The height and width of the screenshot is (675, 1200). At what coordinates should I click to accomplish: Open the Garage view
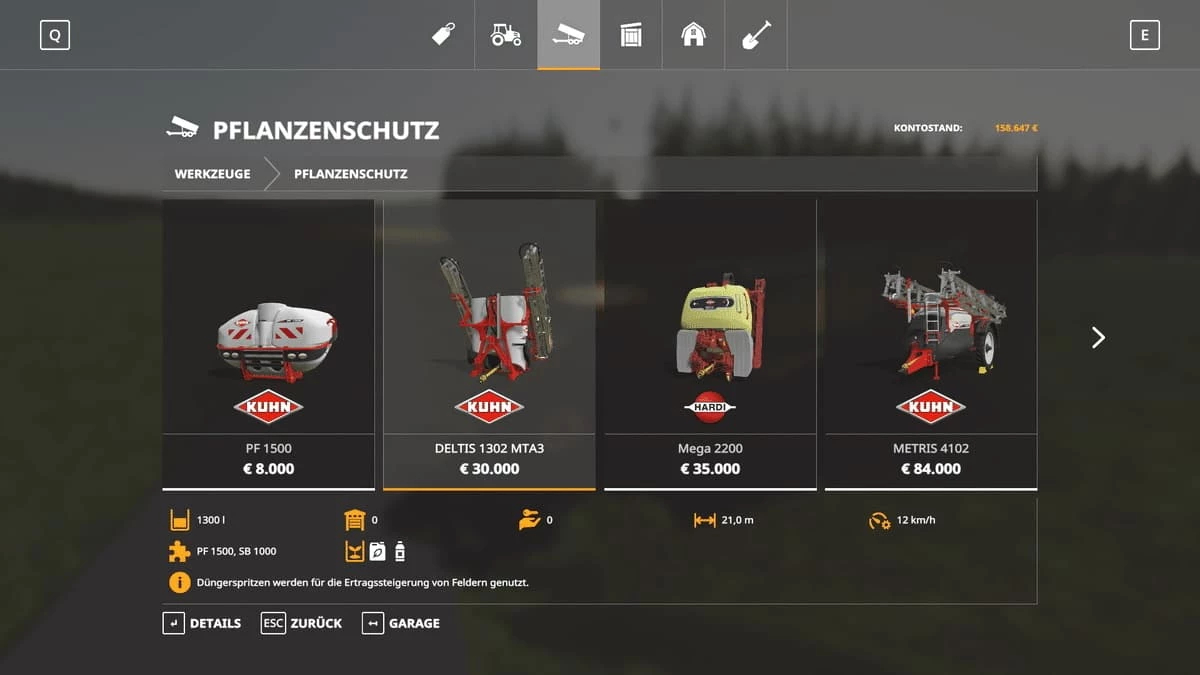tap(401, 623)
